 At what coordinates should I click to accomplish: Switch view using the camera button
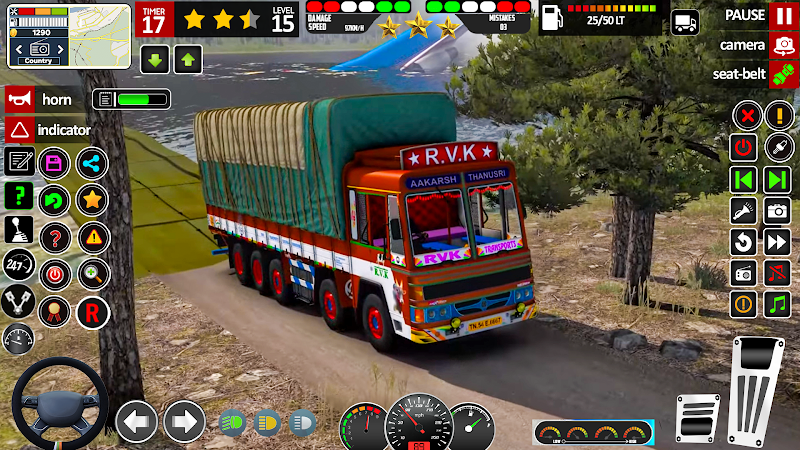[783, 45]
